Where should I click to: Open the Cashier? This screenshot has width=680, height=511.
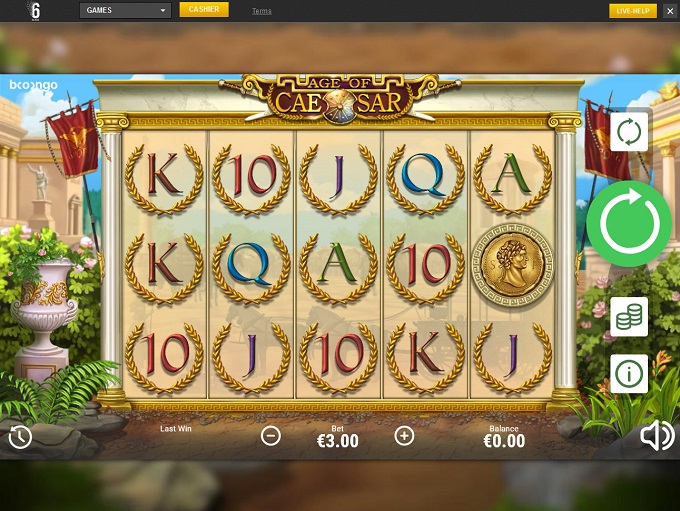(204, 10)
